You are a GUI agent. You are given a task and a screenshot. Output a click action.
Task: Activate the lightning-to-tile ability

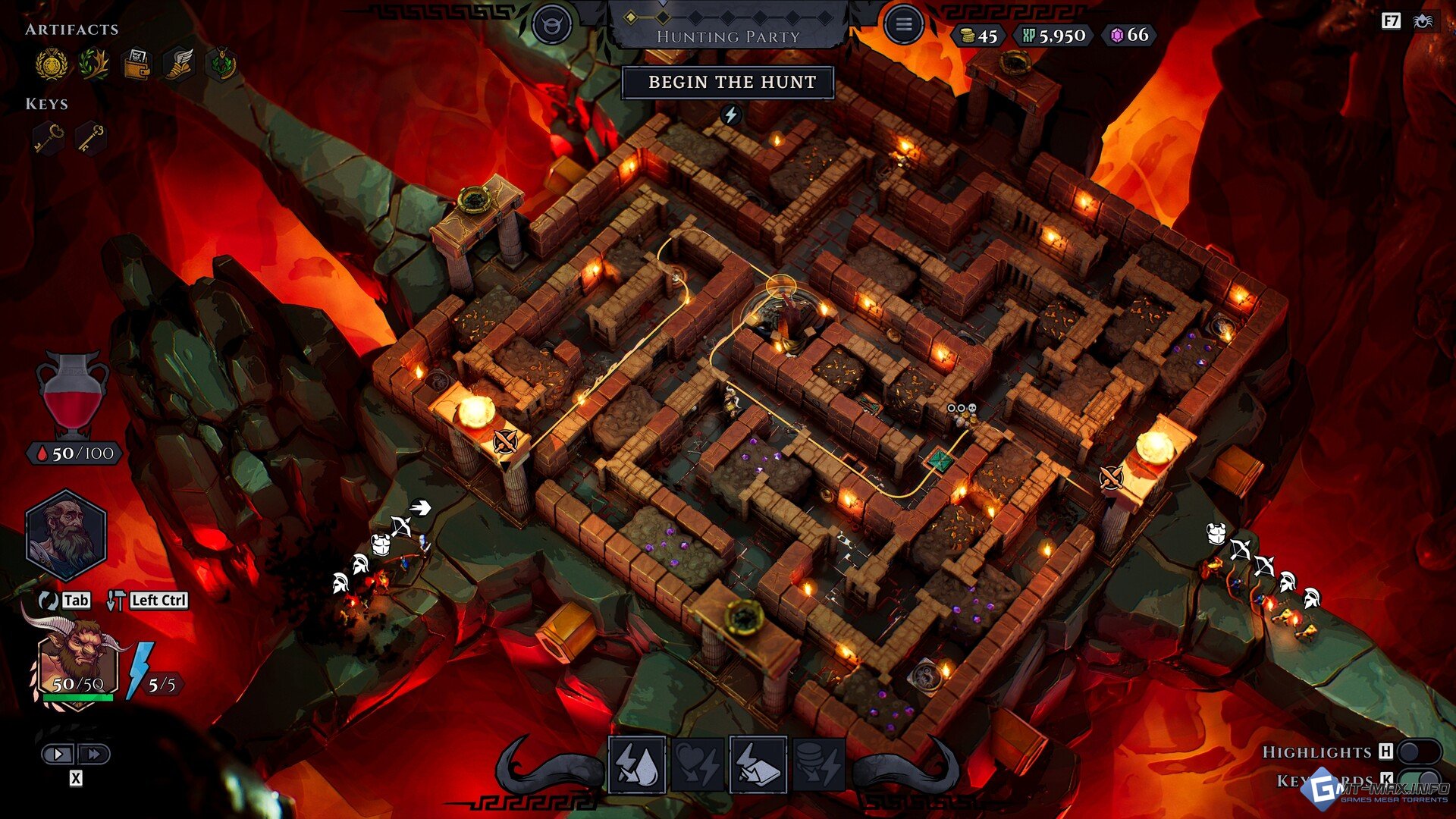[x=758, y=764]
